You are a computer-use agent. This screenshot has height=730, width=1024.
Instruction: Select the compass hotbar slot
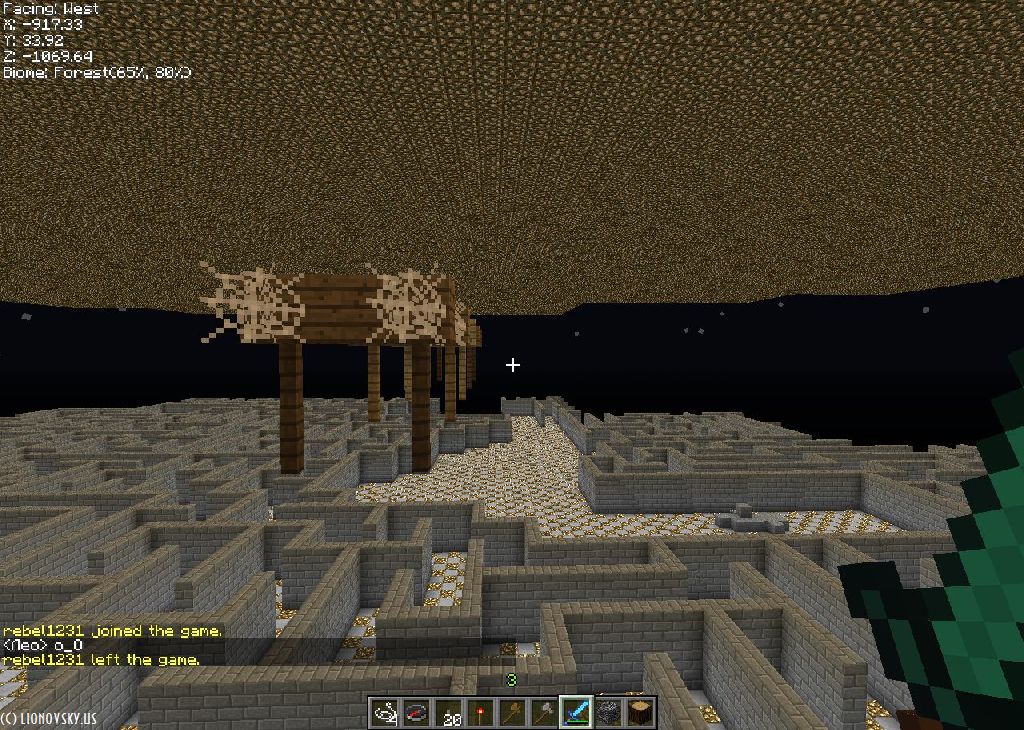[416, 713]
